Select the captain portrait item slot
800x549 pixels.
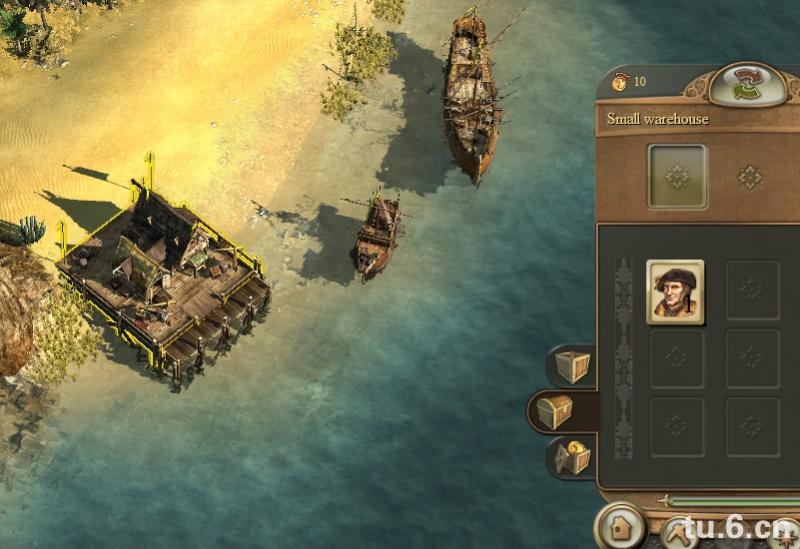[676, 292]
